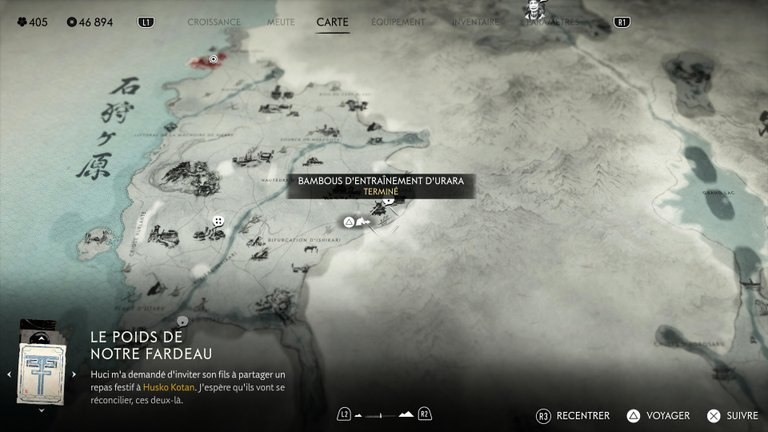Click the four-dot marker on the map
The image size is (768, 432).
tap(217, 221)
